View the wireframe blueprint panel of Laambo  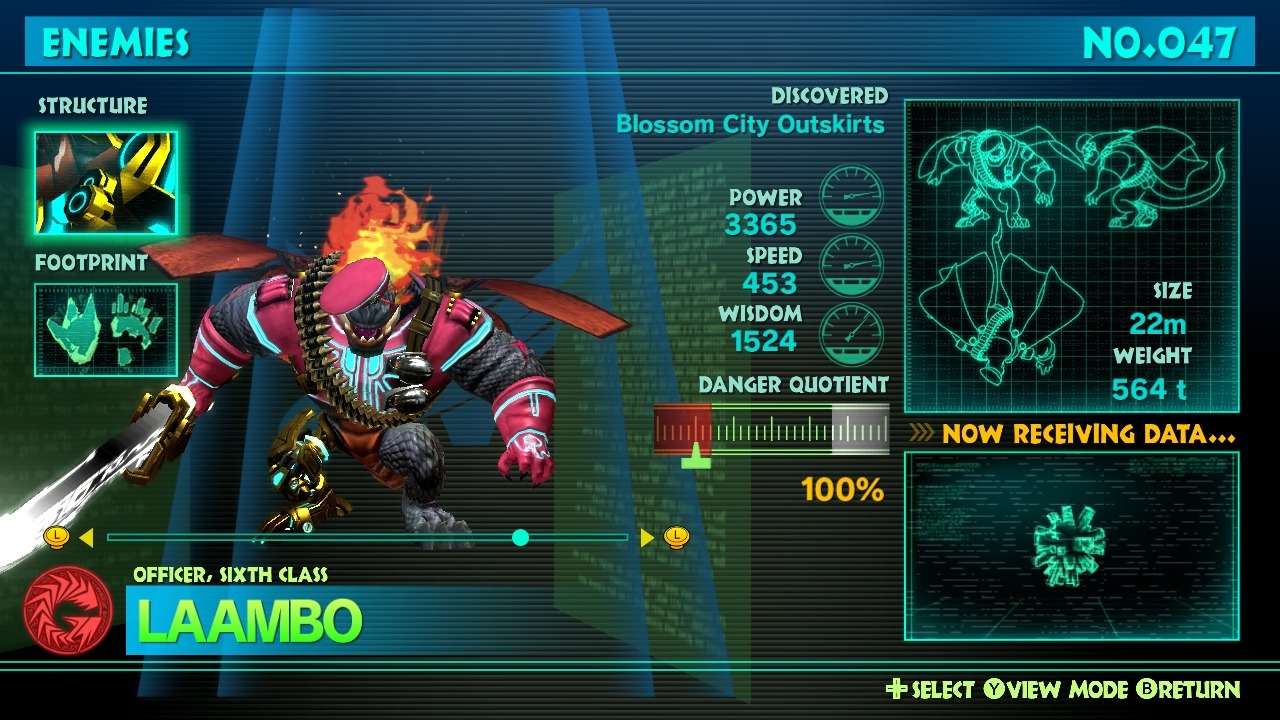tap(1071, 256)
